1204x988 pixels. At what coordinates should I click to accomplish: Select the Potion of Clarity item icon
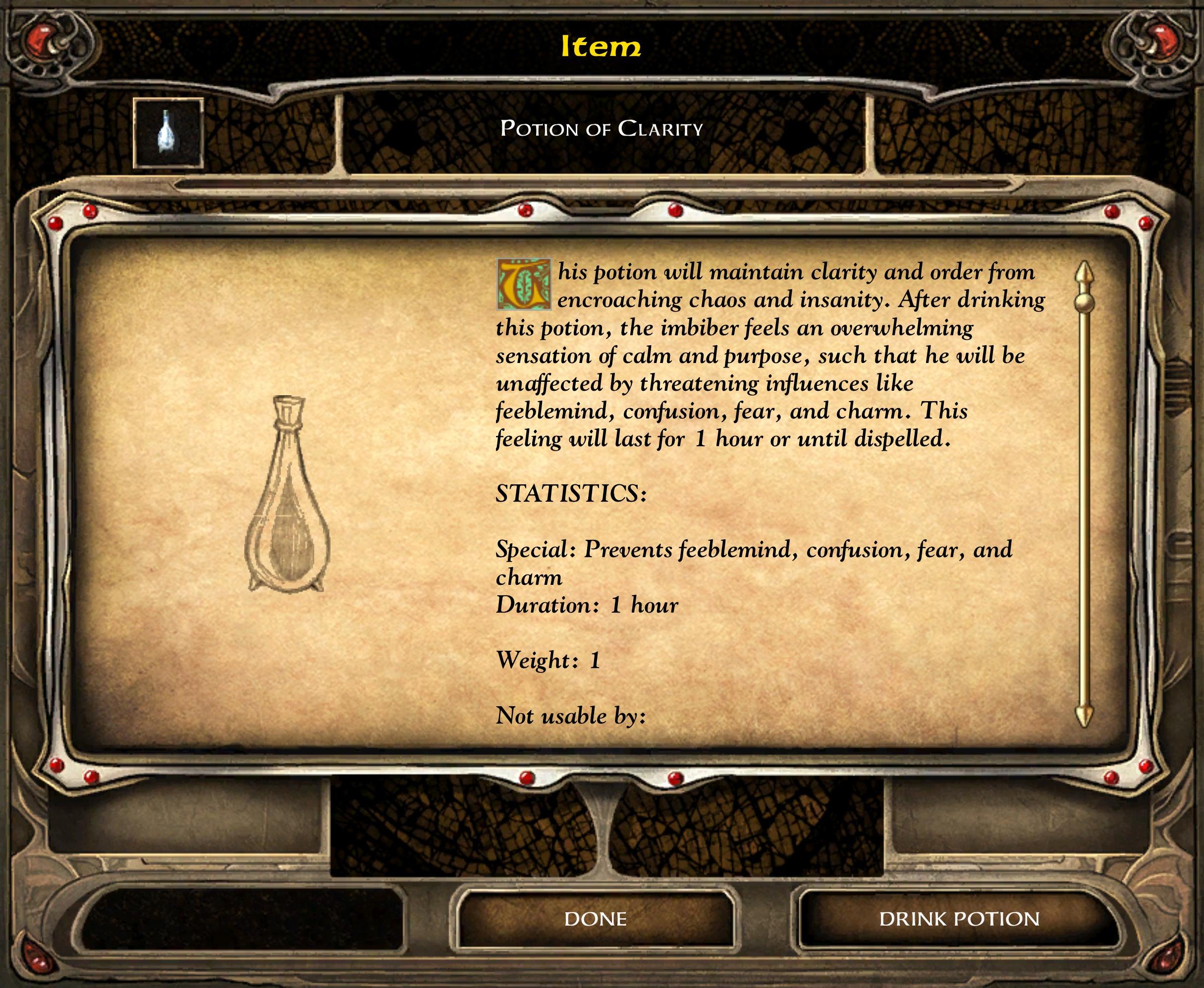point(168,134)
